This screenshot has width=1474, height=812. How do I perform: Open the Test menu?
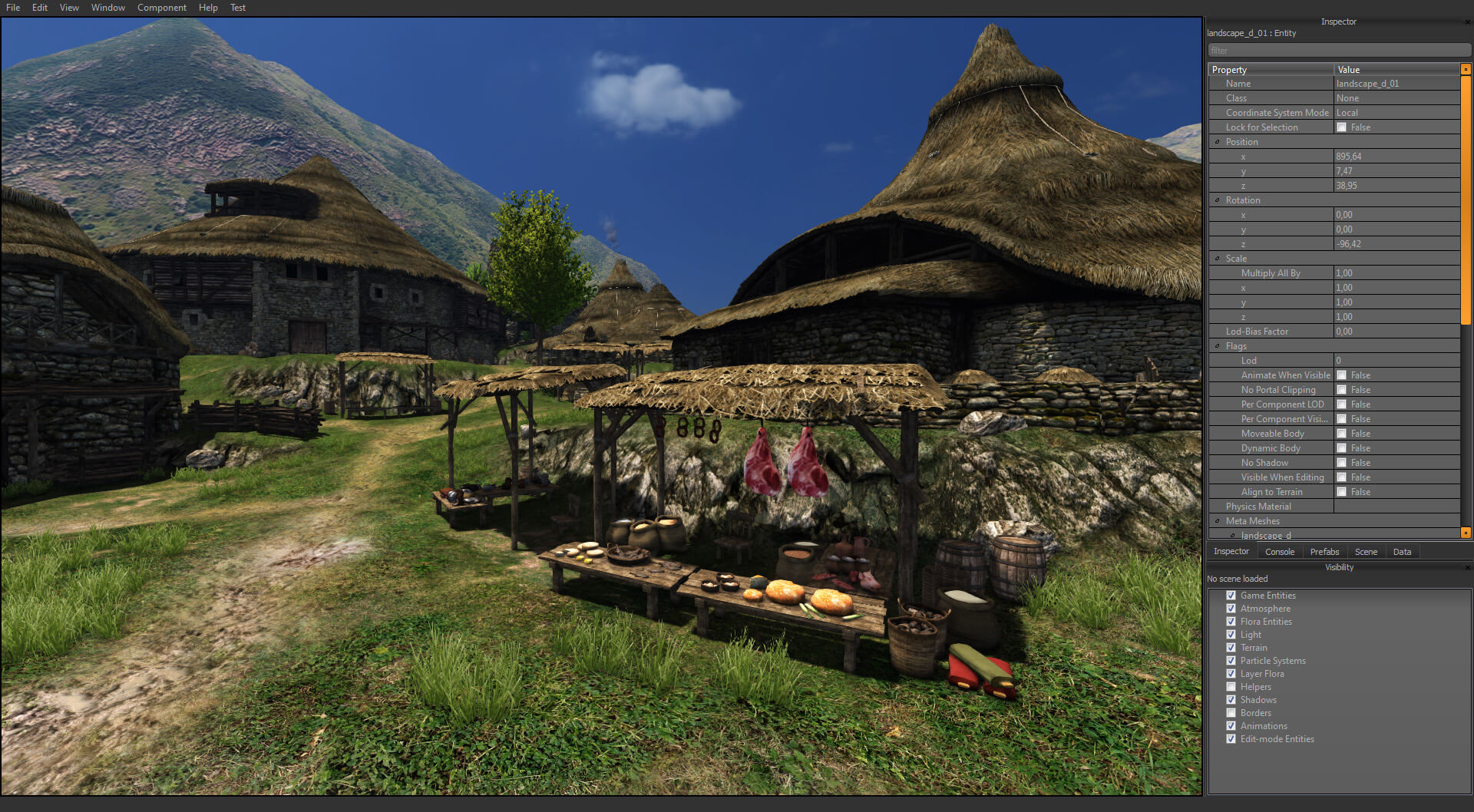click(237, 8)
